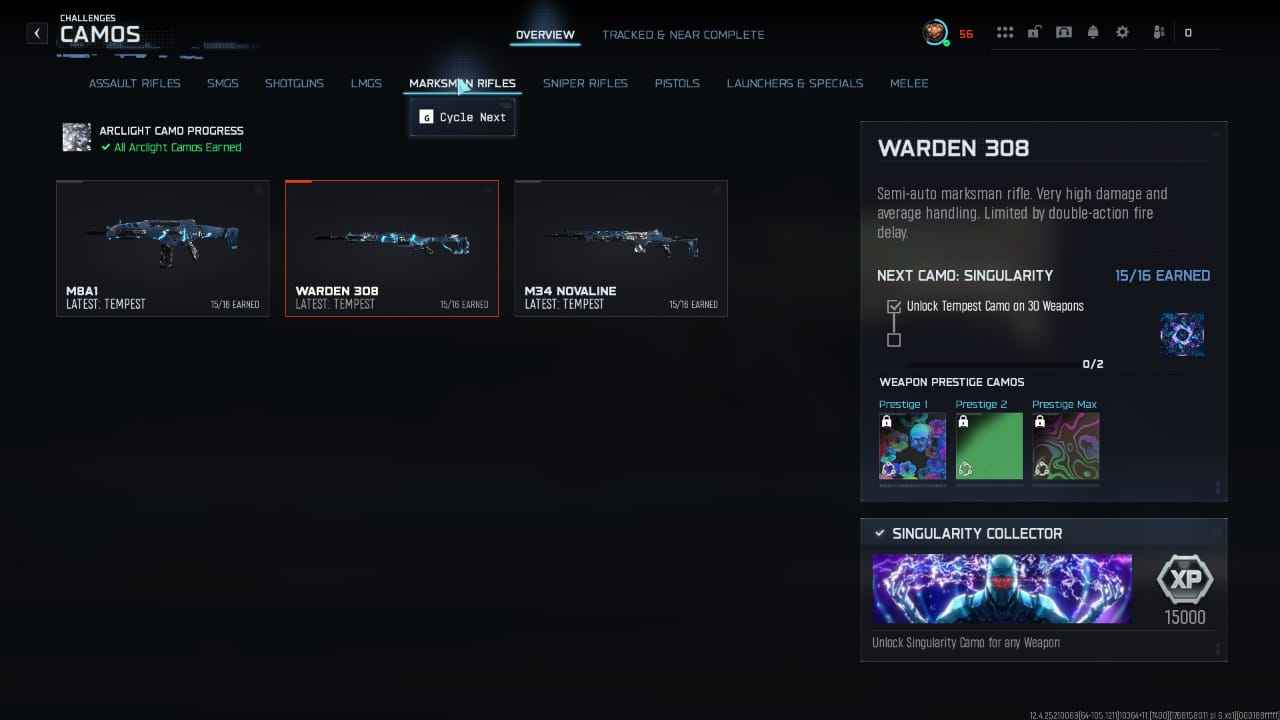Viewport: 1280px width, 720px height.
Task: Click the completed Unlock Tempest Camo checkbox
Action: coord(893,307)
